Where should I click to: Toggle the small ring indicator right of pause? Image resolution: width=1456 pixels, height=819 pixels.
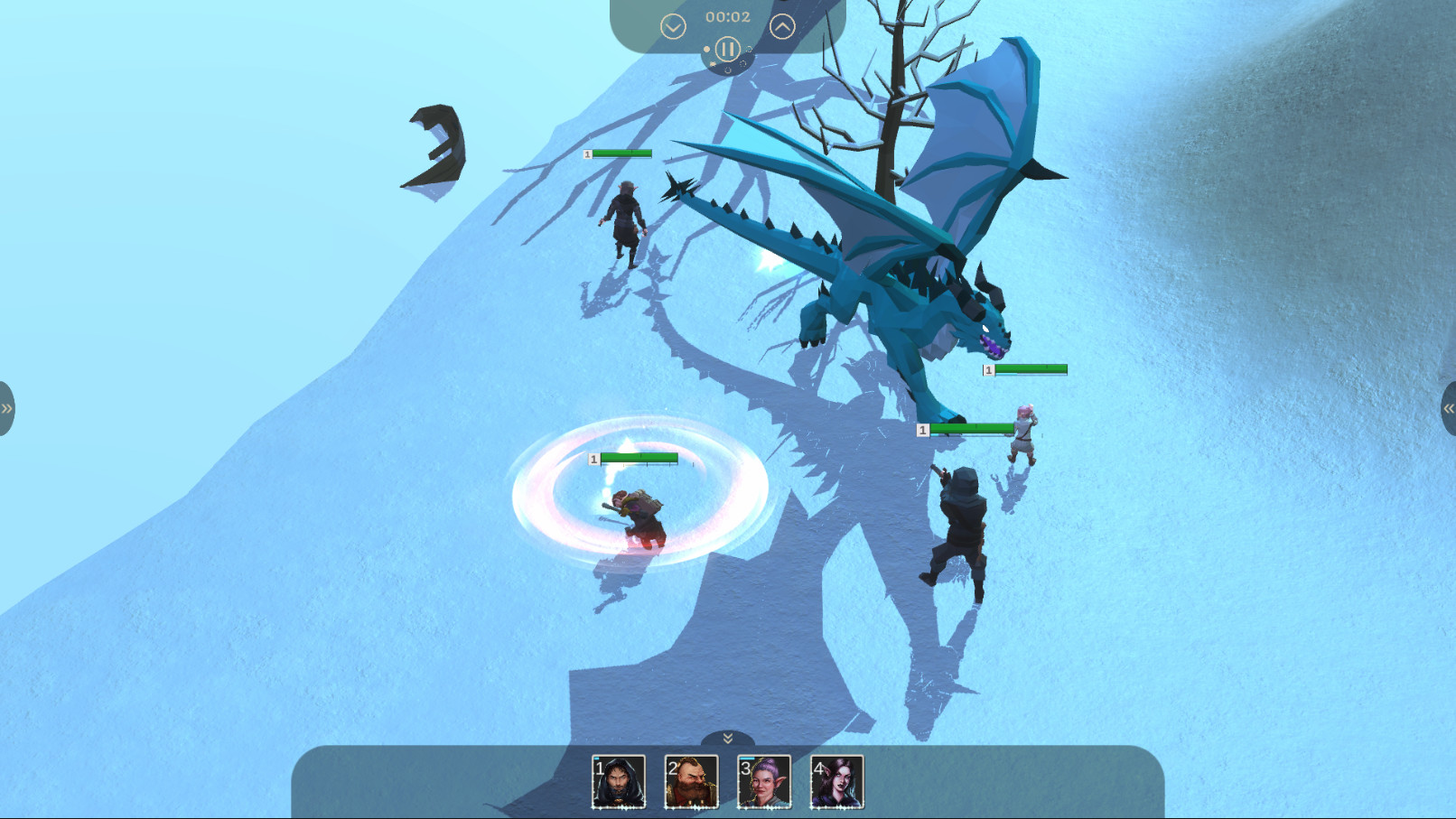coord(748,48)
